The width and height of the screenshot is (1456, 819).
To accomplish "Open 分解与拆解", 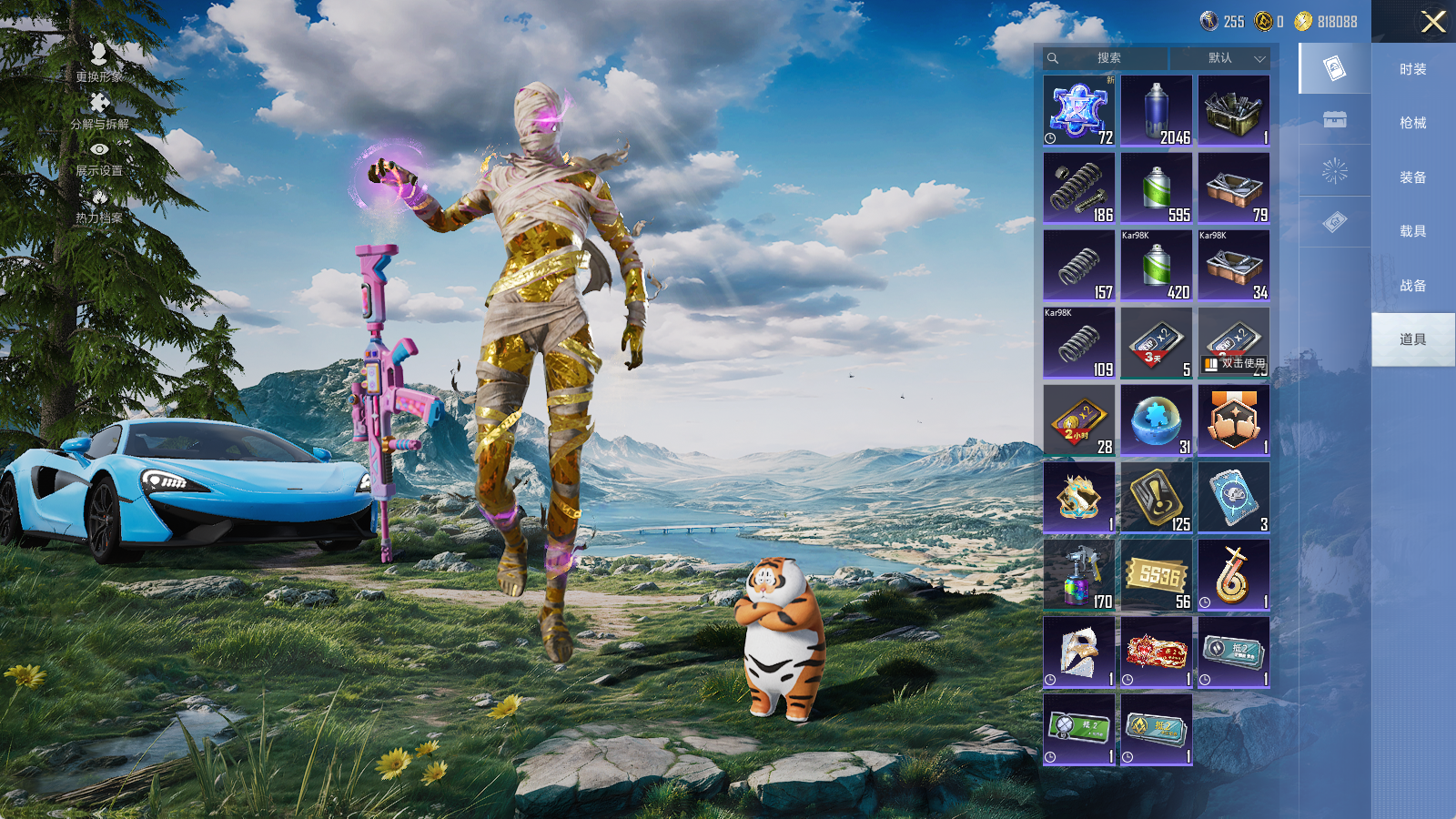I will [x=99, y=111].
